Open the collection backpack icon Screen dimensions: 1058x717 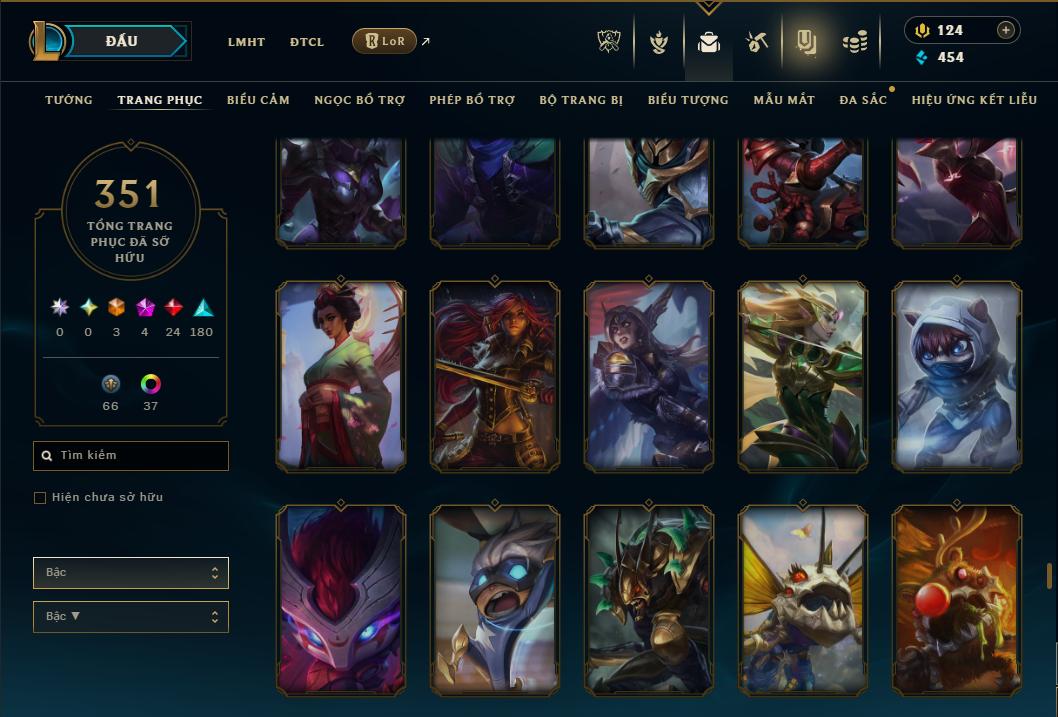coord(709,42)
